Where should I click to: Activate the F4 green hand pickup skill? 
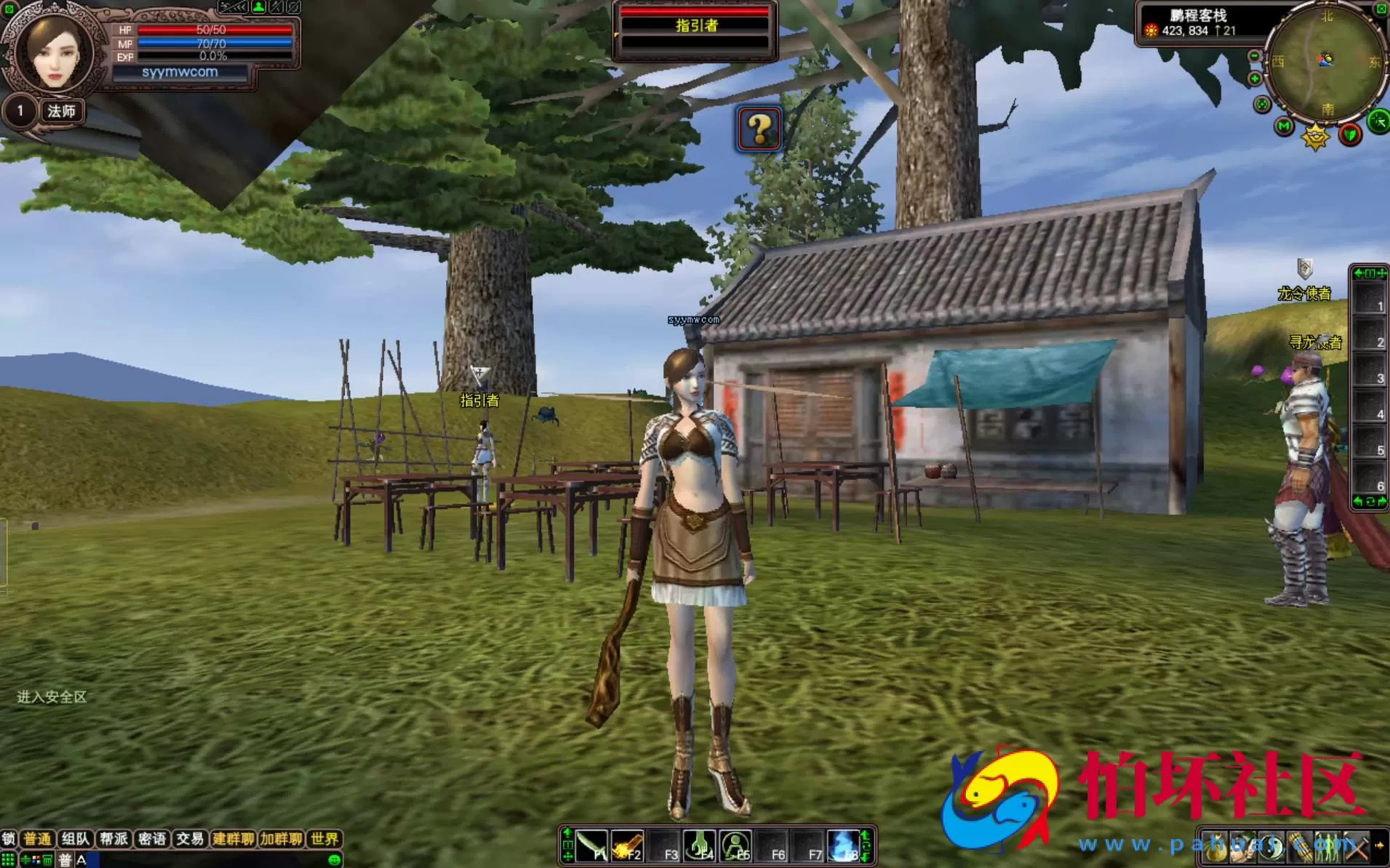tap(700, 846)
